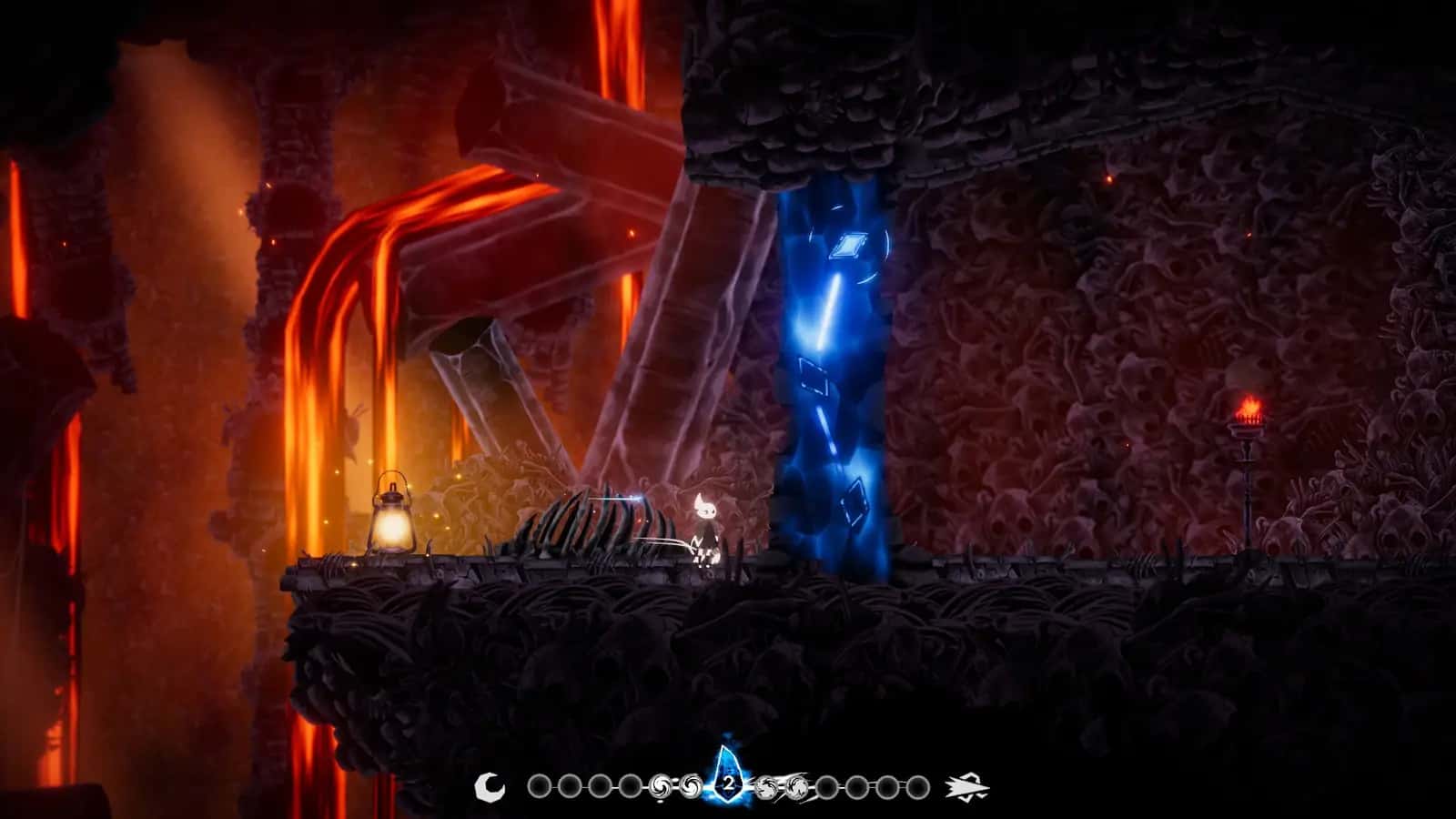1456x819 pixels.
Task: Toggle the empty orb beside the winged swirls
Action: coord(827,784)
